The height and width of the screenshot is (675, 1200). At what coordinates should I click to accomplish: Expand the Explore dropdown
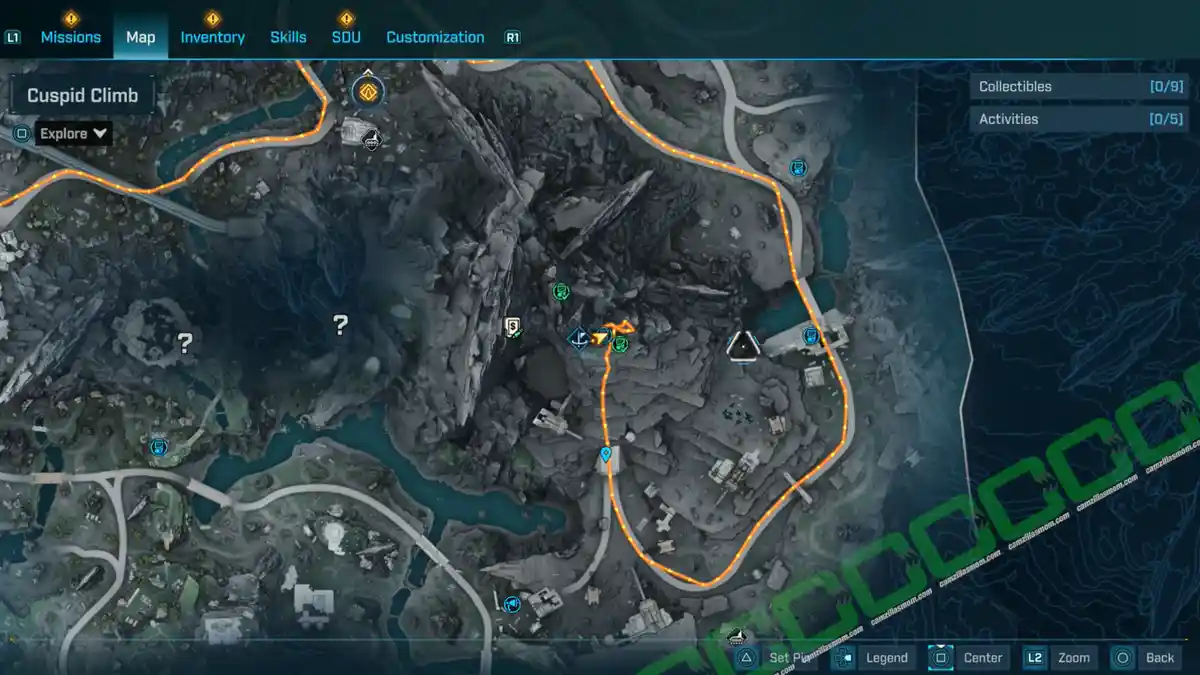tap(74, 133)
